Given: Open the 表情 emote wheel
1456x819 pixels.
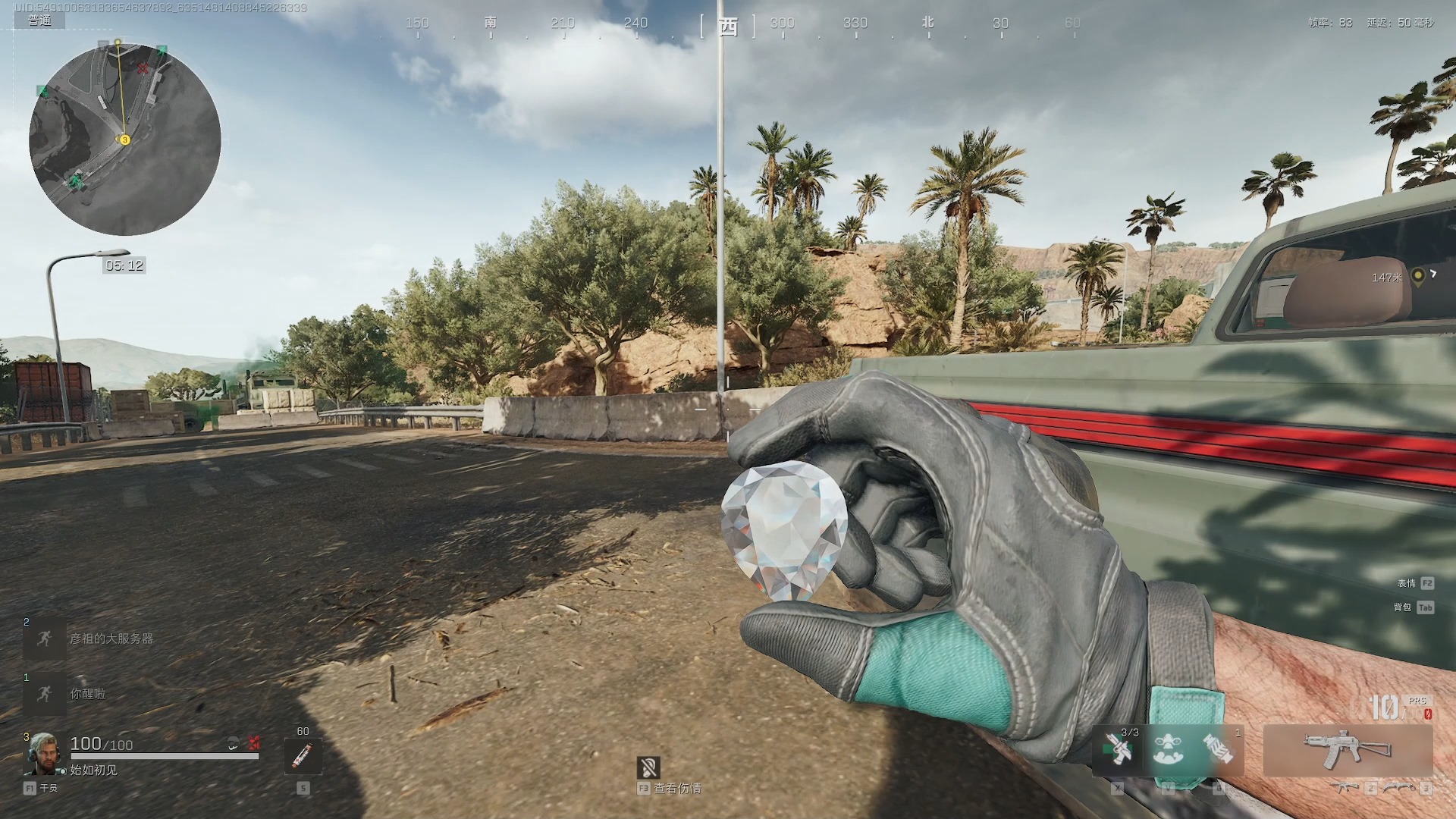Looking at the screenshot, I should pos(1427,583).
